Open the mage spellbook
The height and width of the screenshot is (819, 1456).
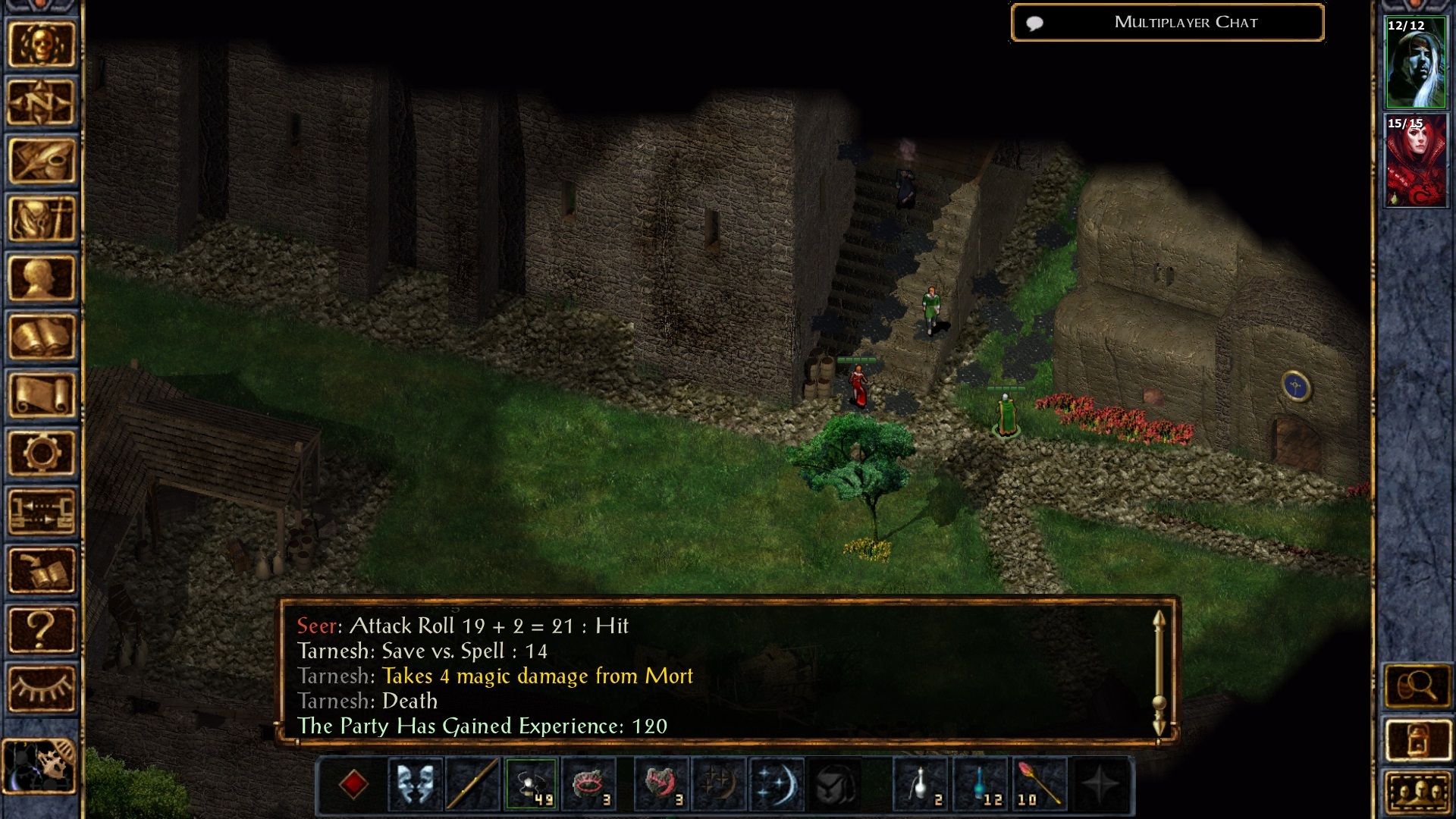(x=42, y=336)
